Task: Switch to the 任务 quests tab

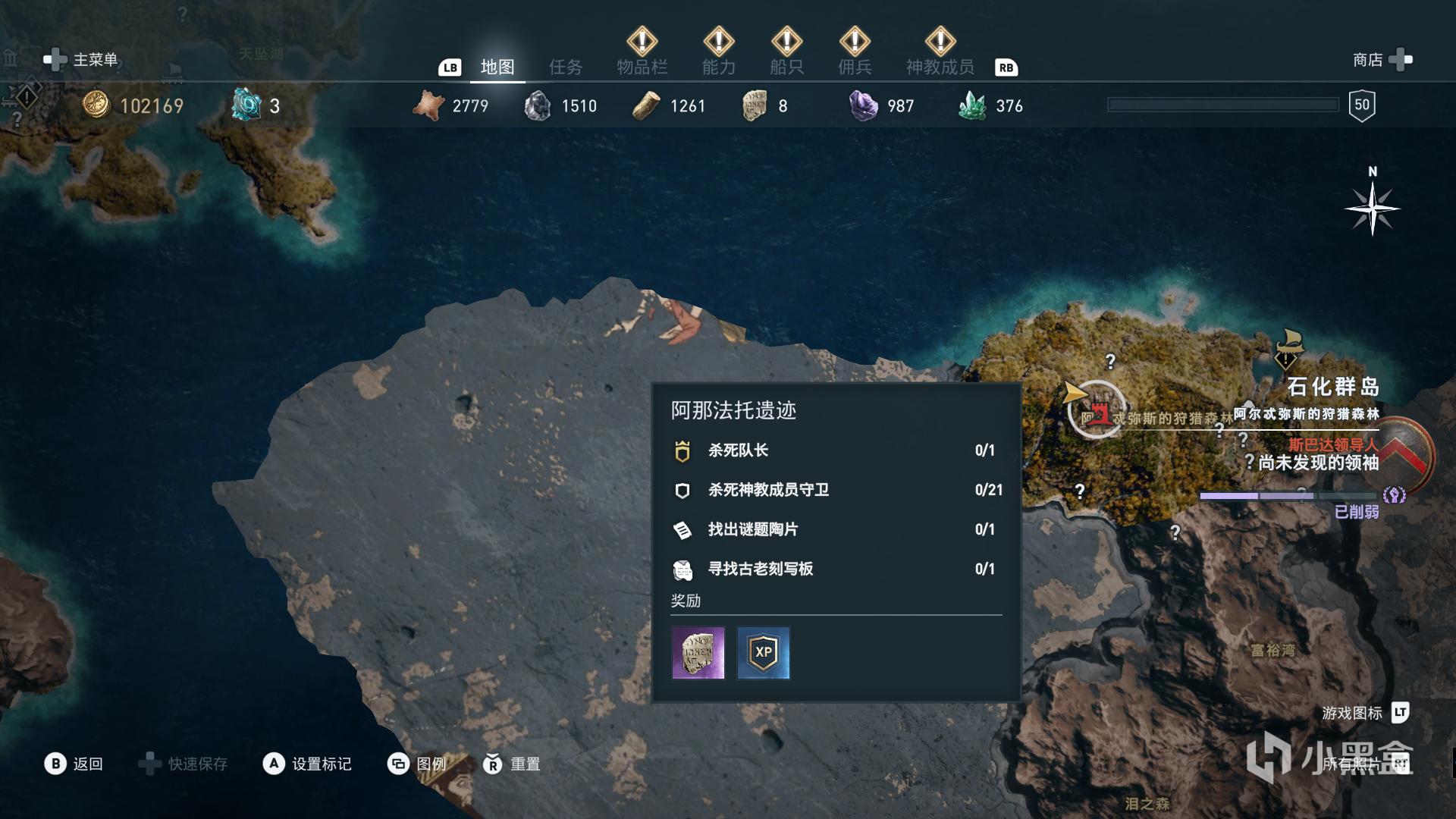Action: coord(565,67)
